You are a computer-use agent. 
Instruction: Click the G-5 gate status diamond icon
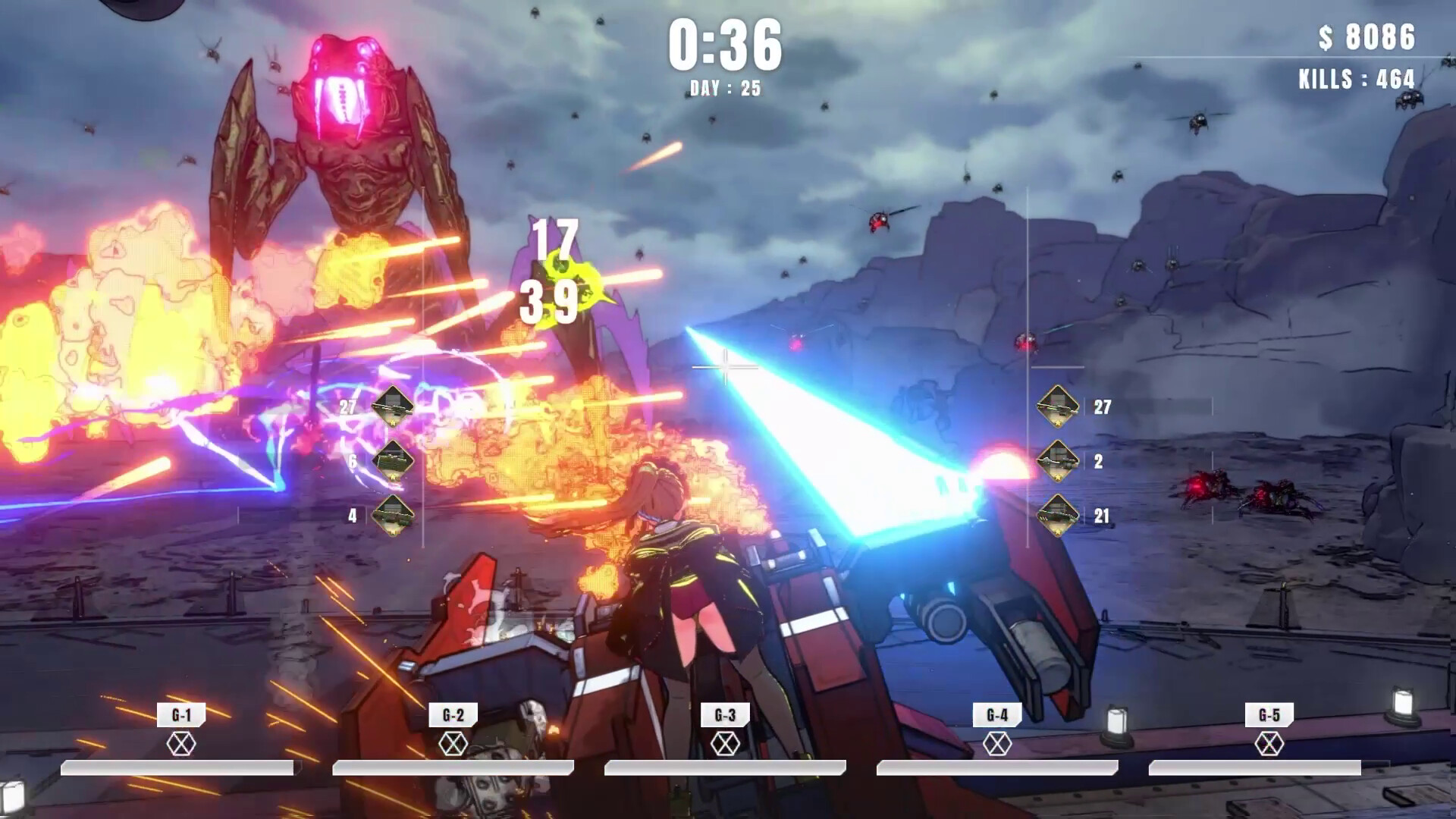click(x=1269, y=742)
